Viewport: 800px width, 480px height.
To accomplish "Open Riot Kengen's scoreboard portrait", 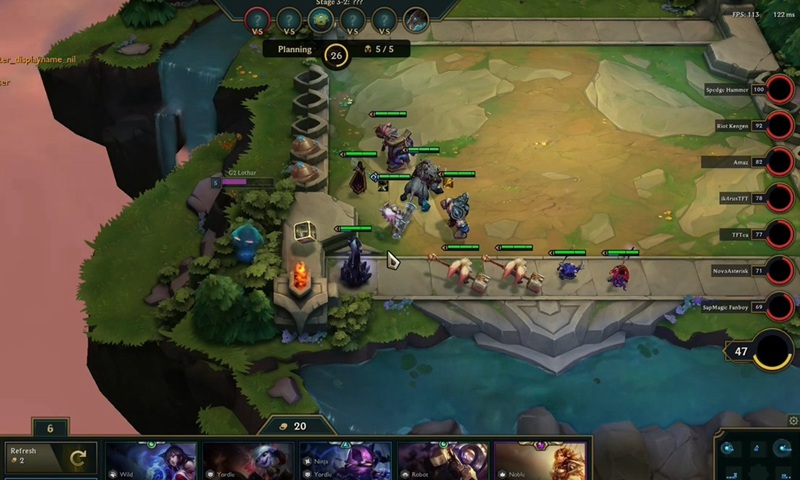I will click(781, 126).
